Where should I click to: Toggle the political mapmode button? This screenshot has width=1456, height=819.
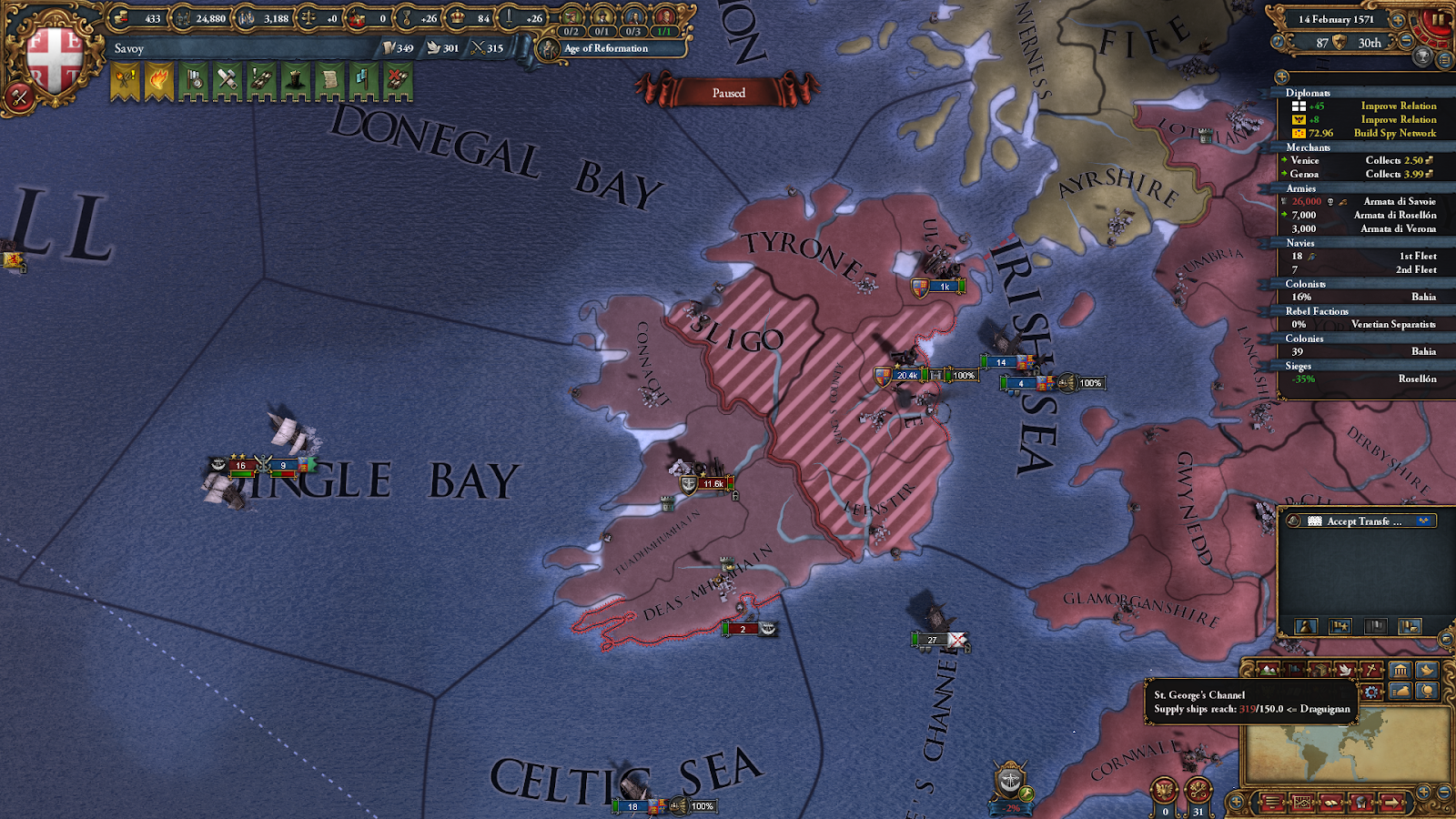click(x=1294, y=670)
